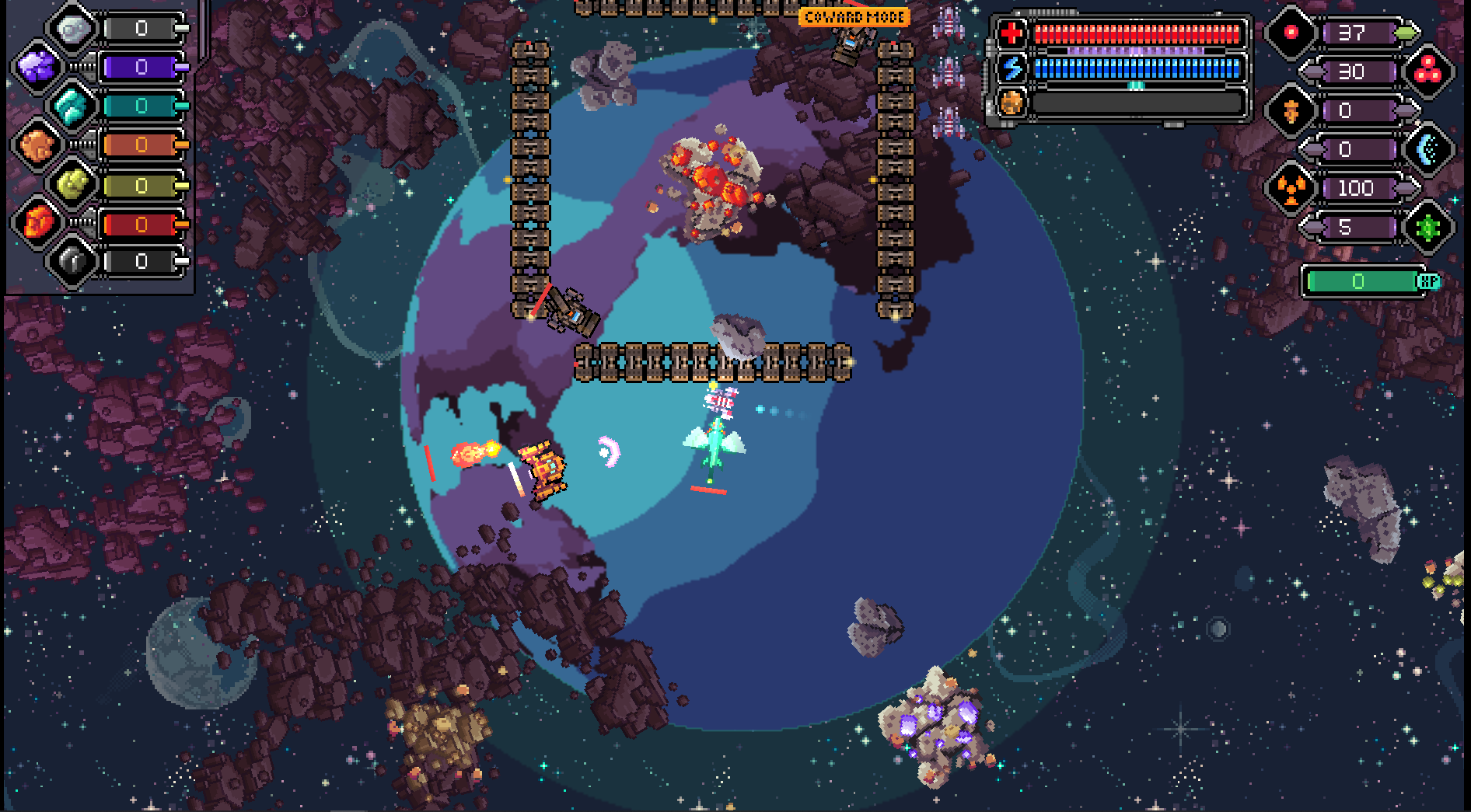Image resolution: width=1471 pixels, height=812 pixels.
Task: Select the yellow ore resource icon
Action: (x=73, y=185)
